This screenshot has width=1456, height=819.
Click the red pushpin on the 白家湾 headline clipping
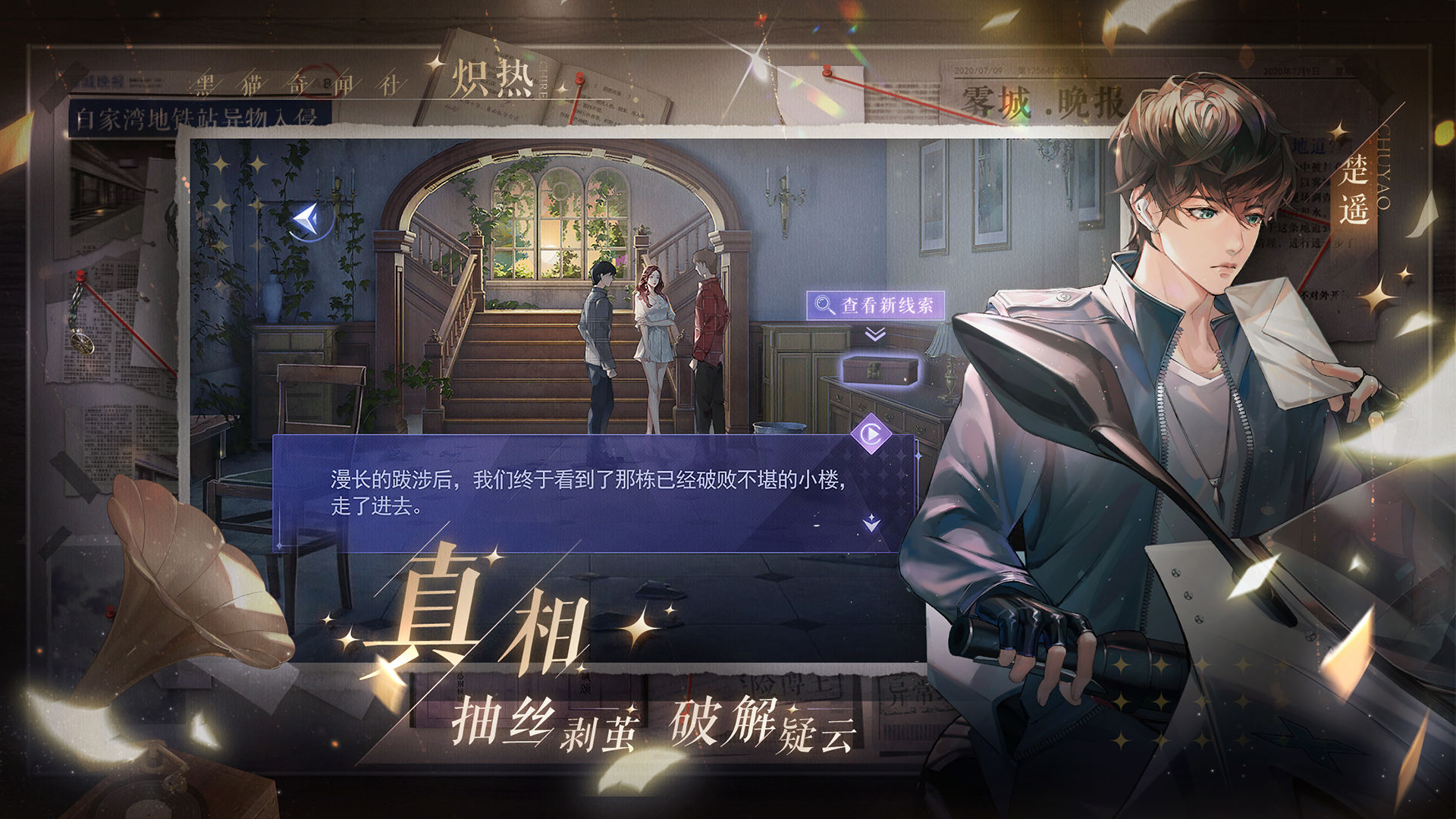tap(81, 275)
